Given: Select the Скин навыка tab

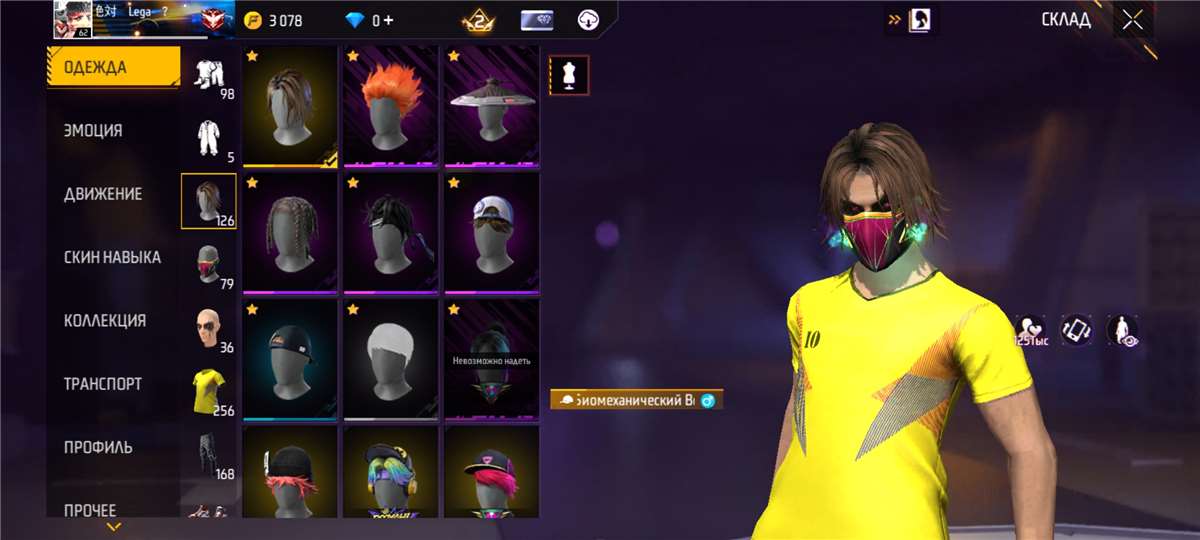Looking at the screenshot, I should [112, 257].
